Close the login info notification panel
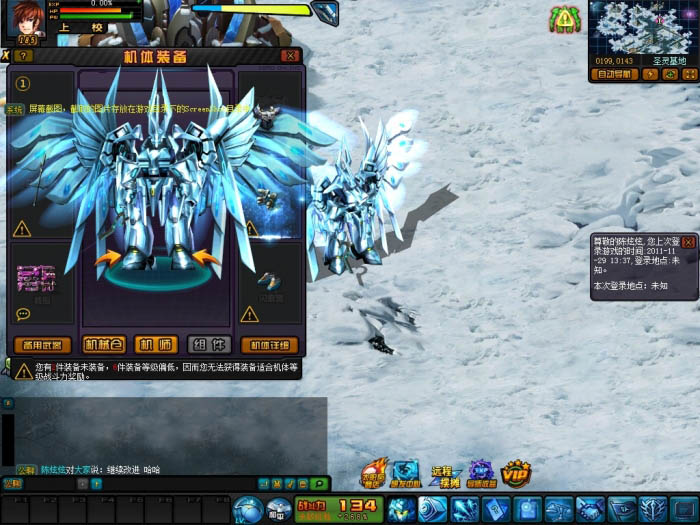The height and width of the screenshot is (525, 700). tap(688, 243)
